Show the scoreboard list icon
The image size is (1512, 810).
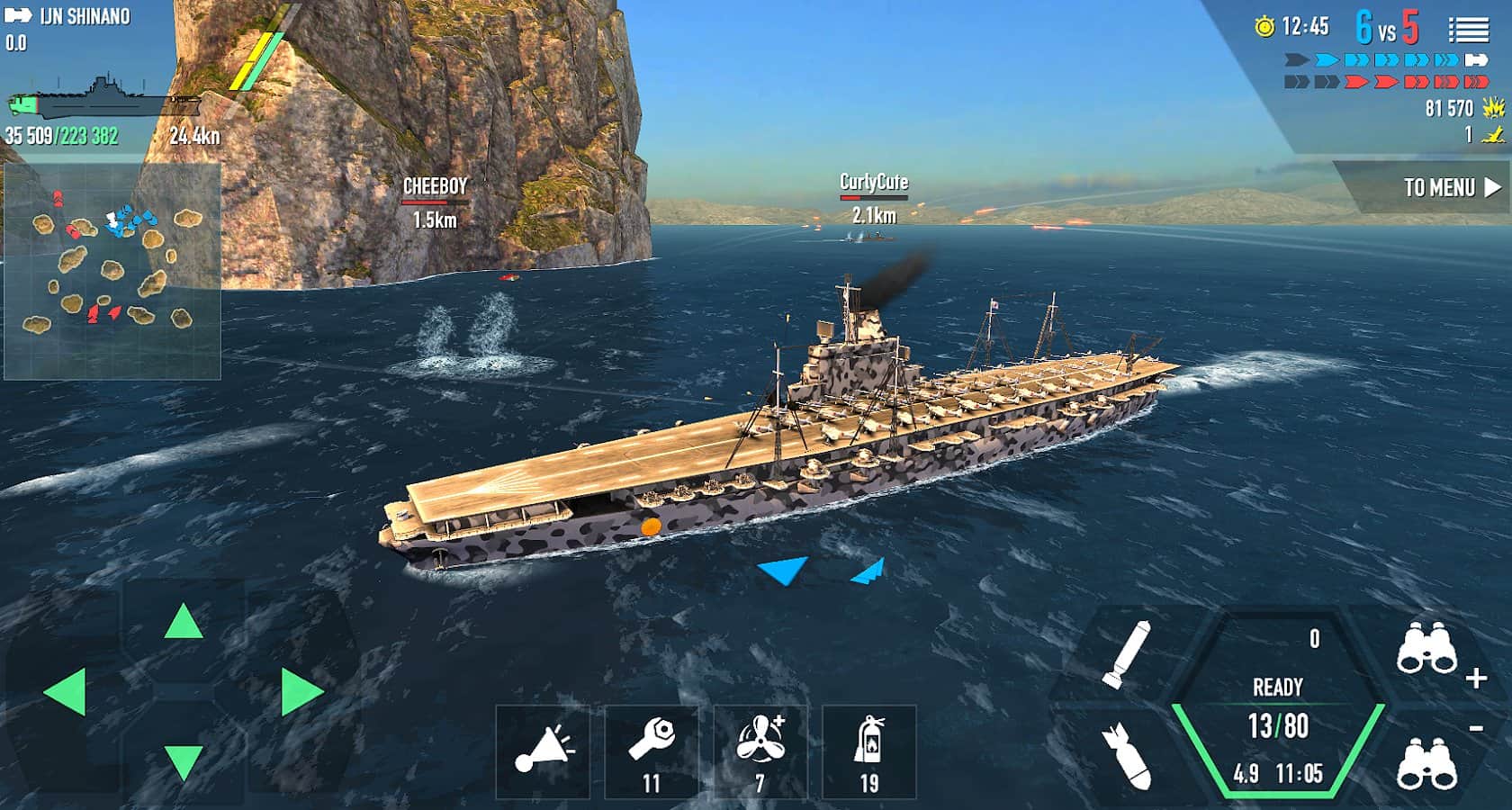(1468, 31)
